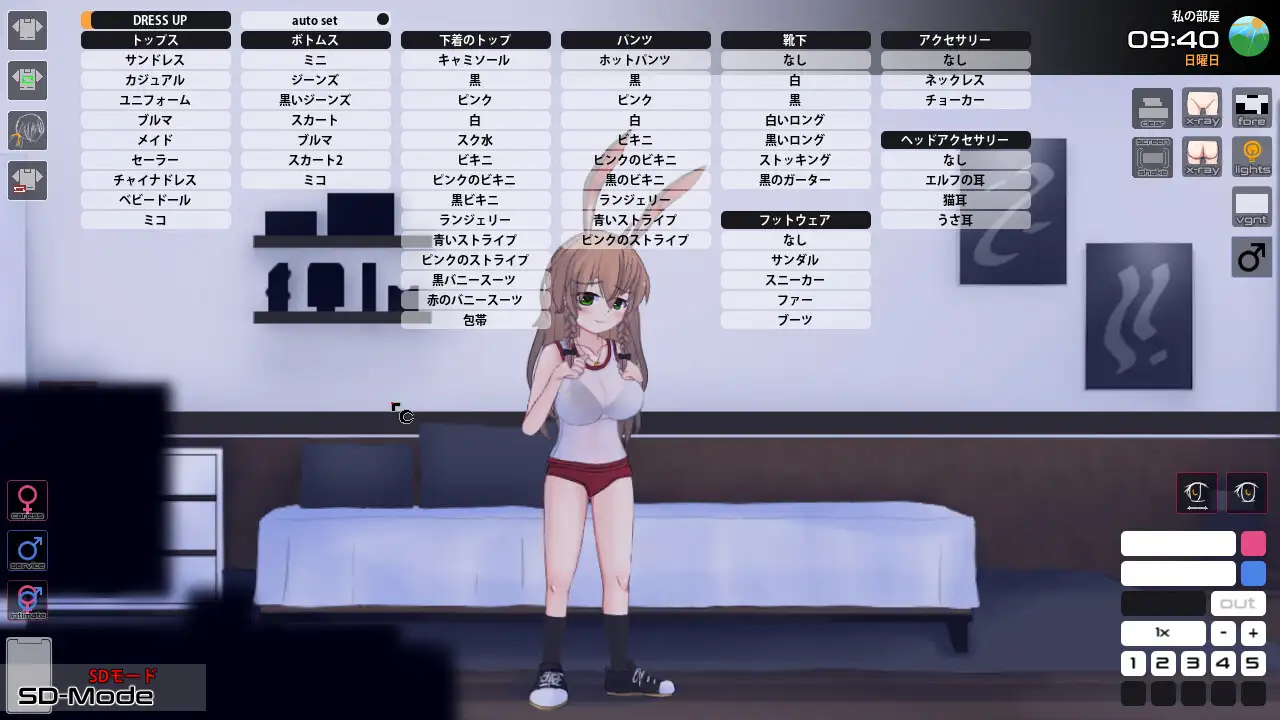
Task: Toggle the fore censor icon
Action: (x=1251, y=108)
